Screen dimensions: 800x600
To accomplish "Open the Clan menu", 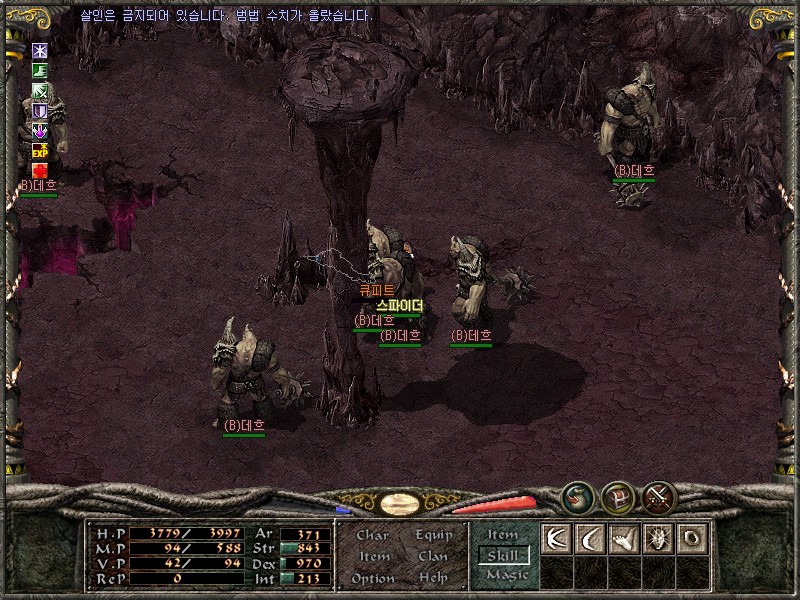I will (433, 556).
